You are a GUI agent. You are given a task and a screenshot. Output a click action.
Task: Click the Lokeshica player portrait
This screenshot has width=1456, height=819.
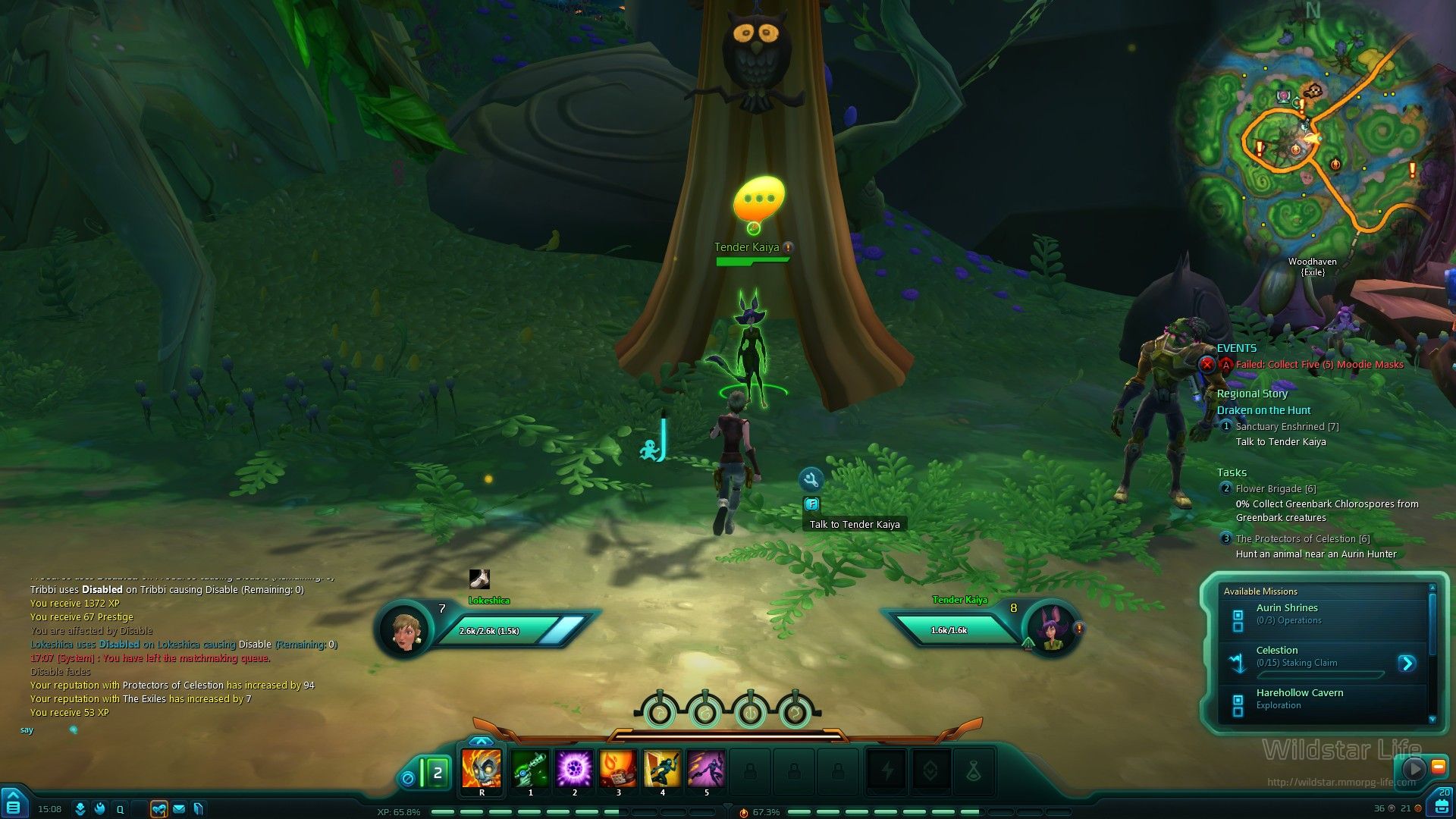click(405, 629)
